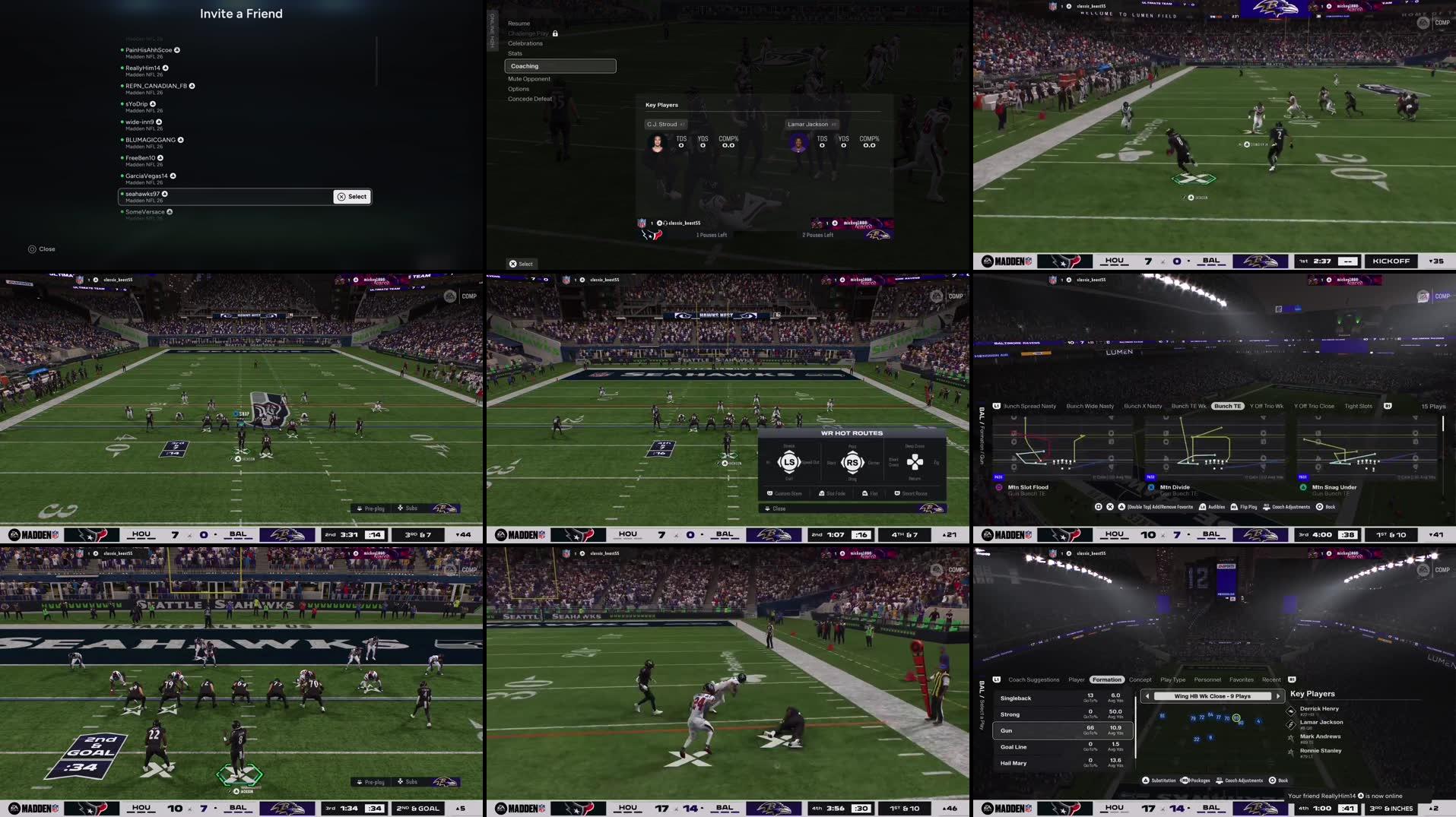Click Concede Defeat in the pause menu
This screenshot has width=1456, height=817.
530,98
